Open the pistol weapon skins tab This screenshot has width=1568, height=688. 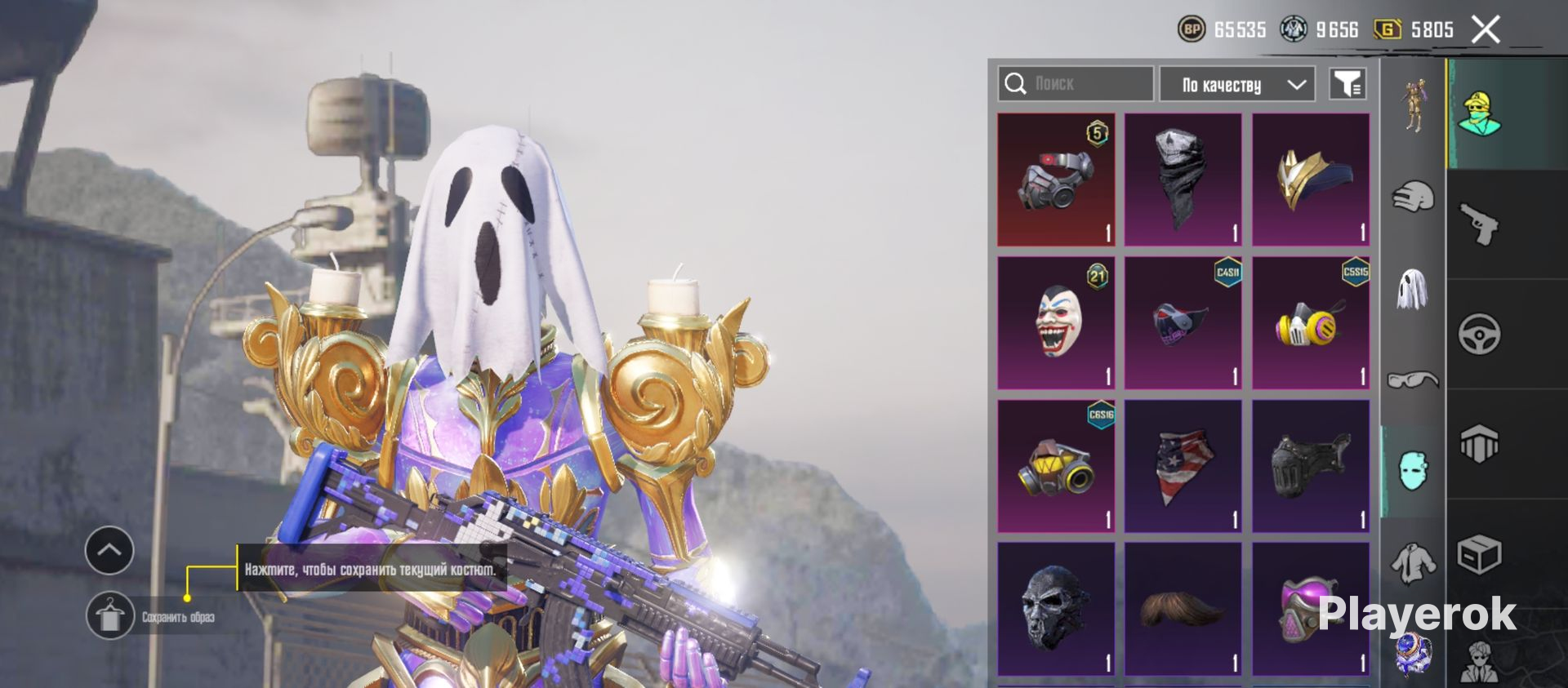coord(1479,224)
